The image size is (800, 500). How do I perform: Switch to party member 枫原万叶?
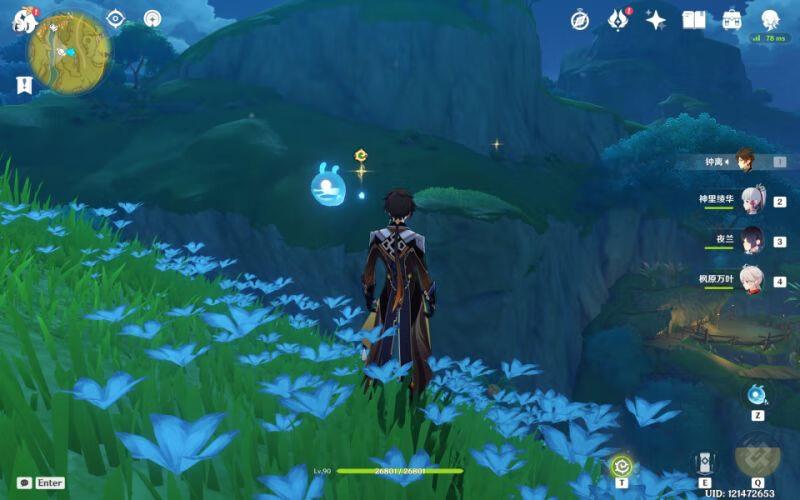pos(752,281)
